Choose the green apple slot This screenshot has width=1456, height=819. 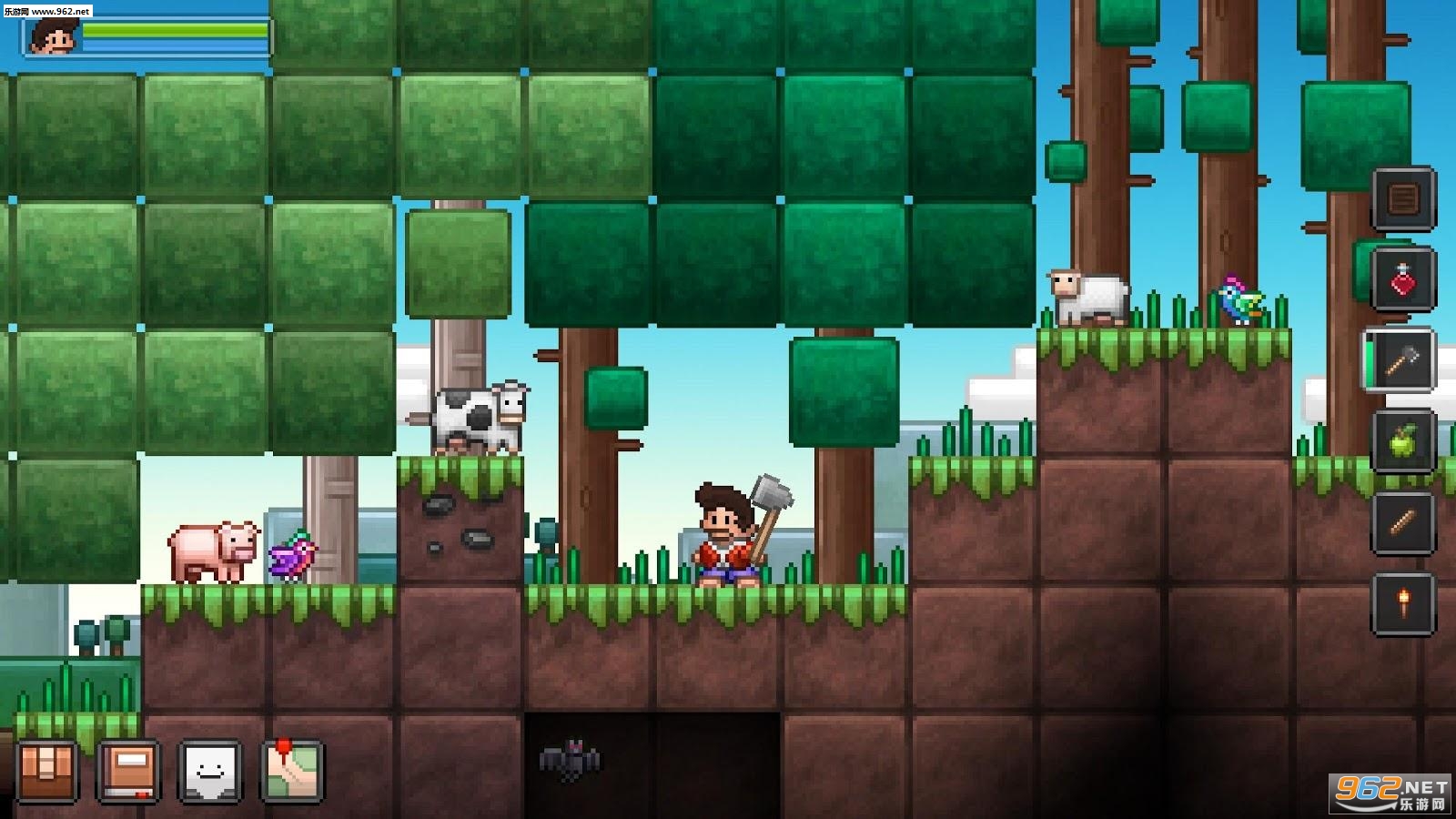1402,441
